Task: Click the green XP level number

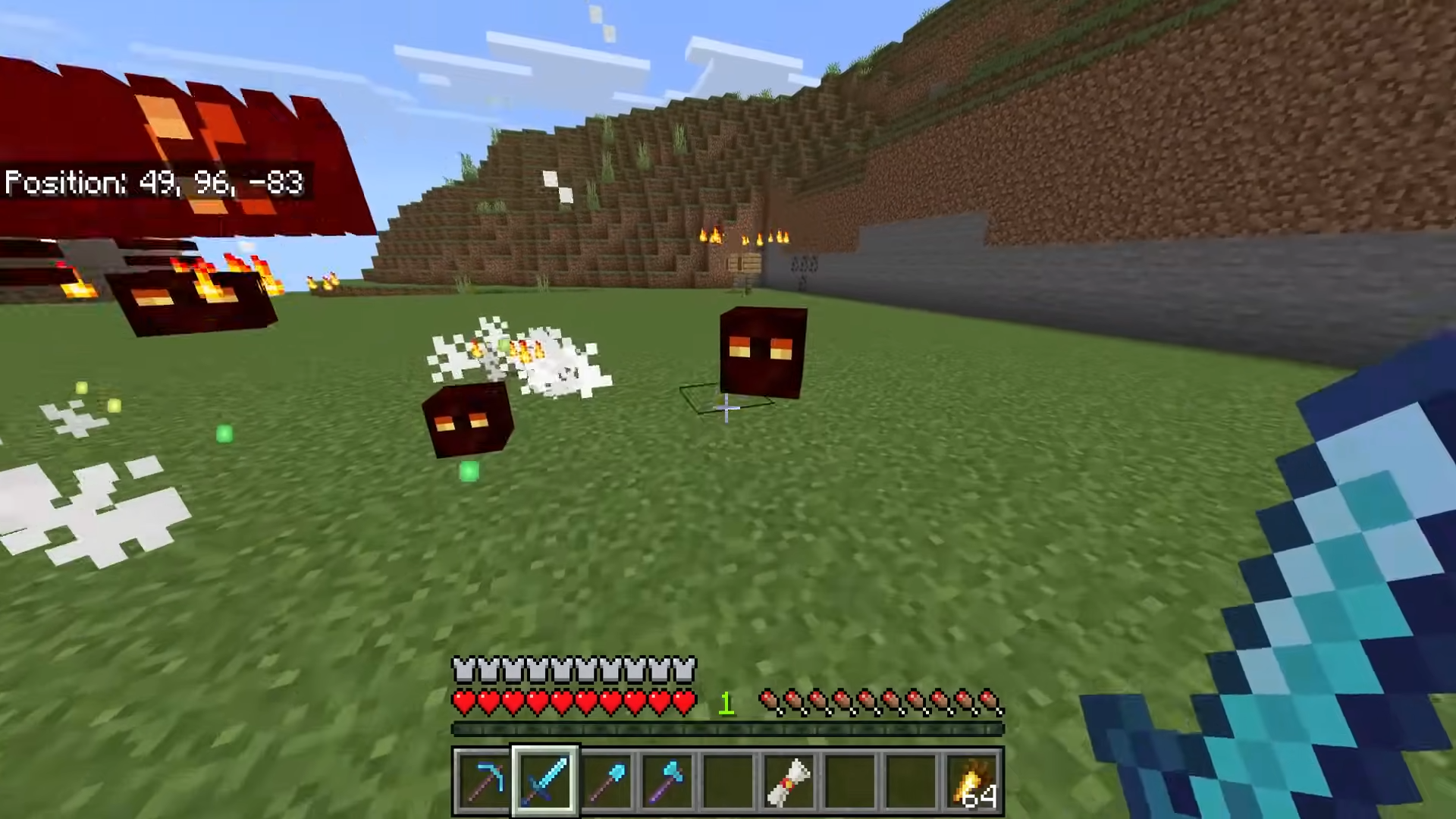Action: (x=726, y=704)
